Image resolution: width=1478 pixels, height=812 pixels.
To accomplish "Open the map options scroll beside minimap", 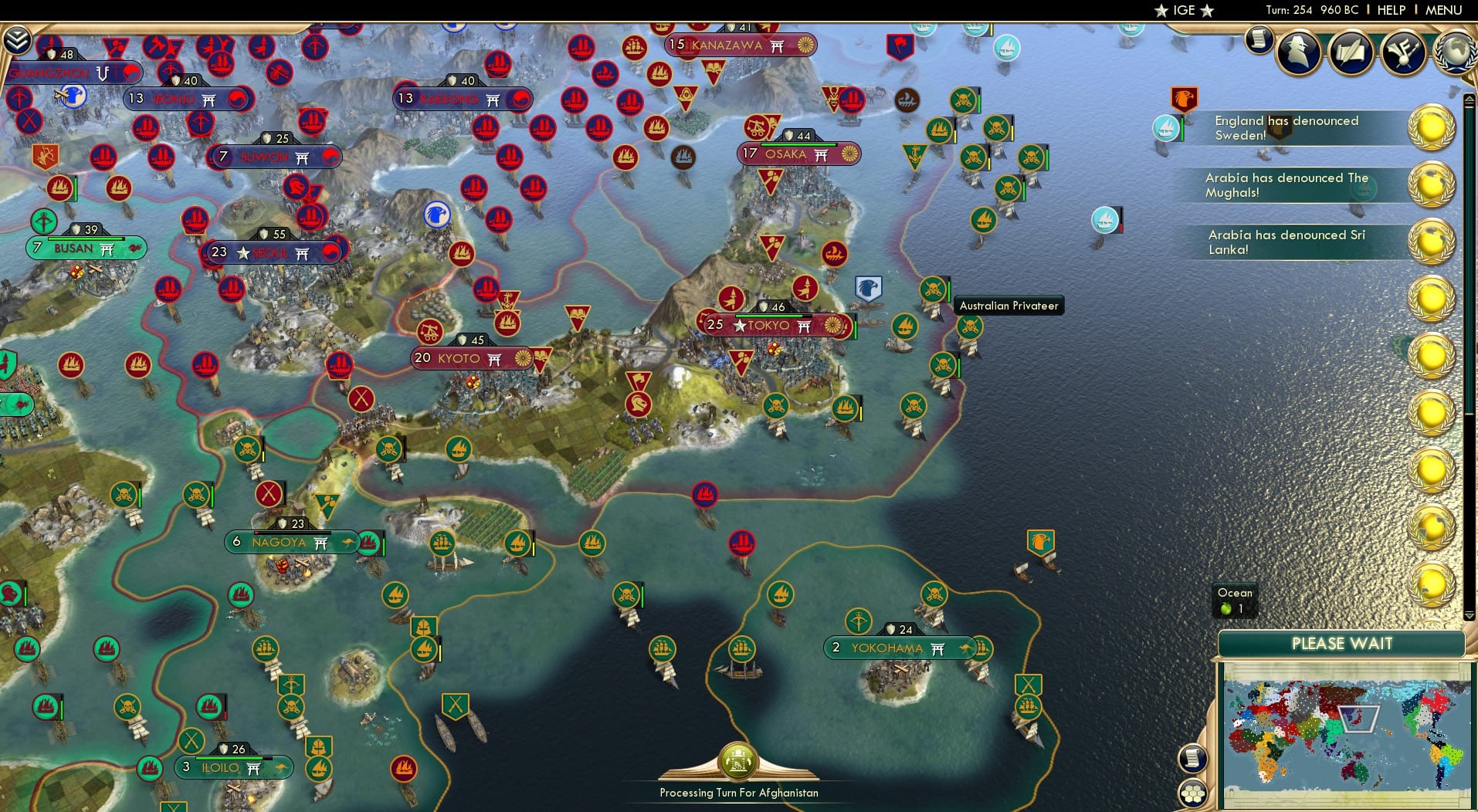I will (1194, 758).
